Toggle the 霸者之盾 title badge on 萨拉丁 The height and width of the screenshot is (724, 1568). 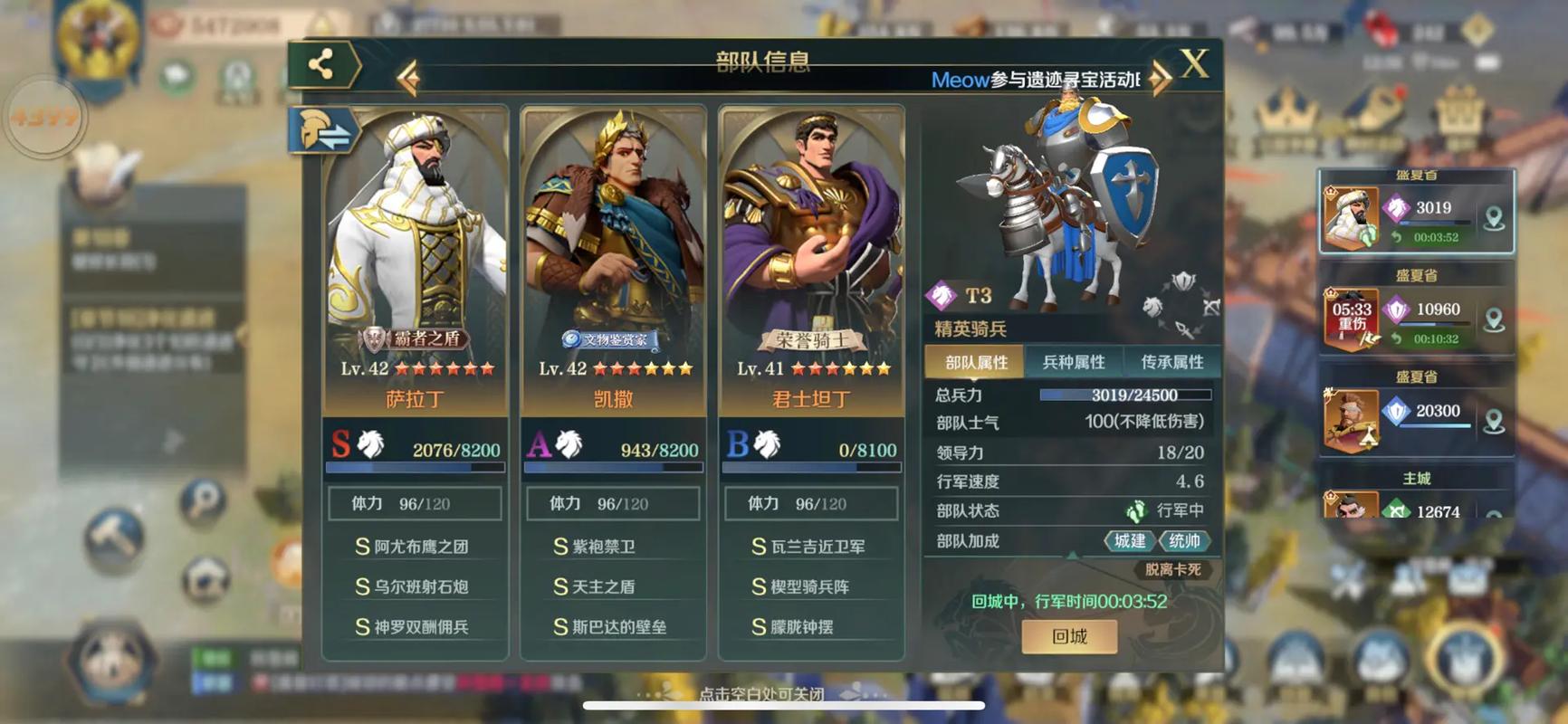415,338
